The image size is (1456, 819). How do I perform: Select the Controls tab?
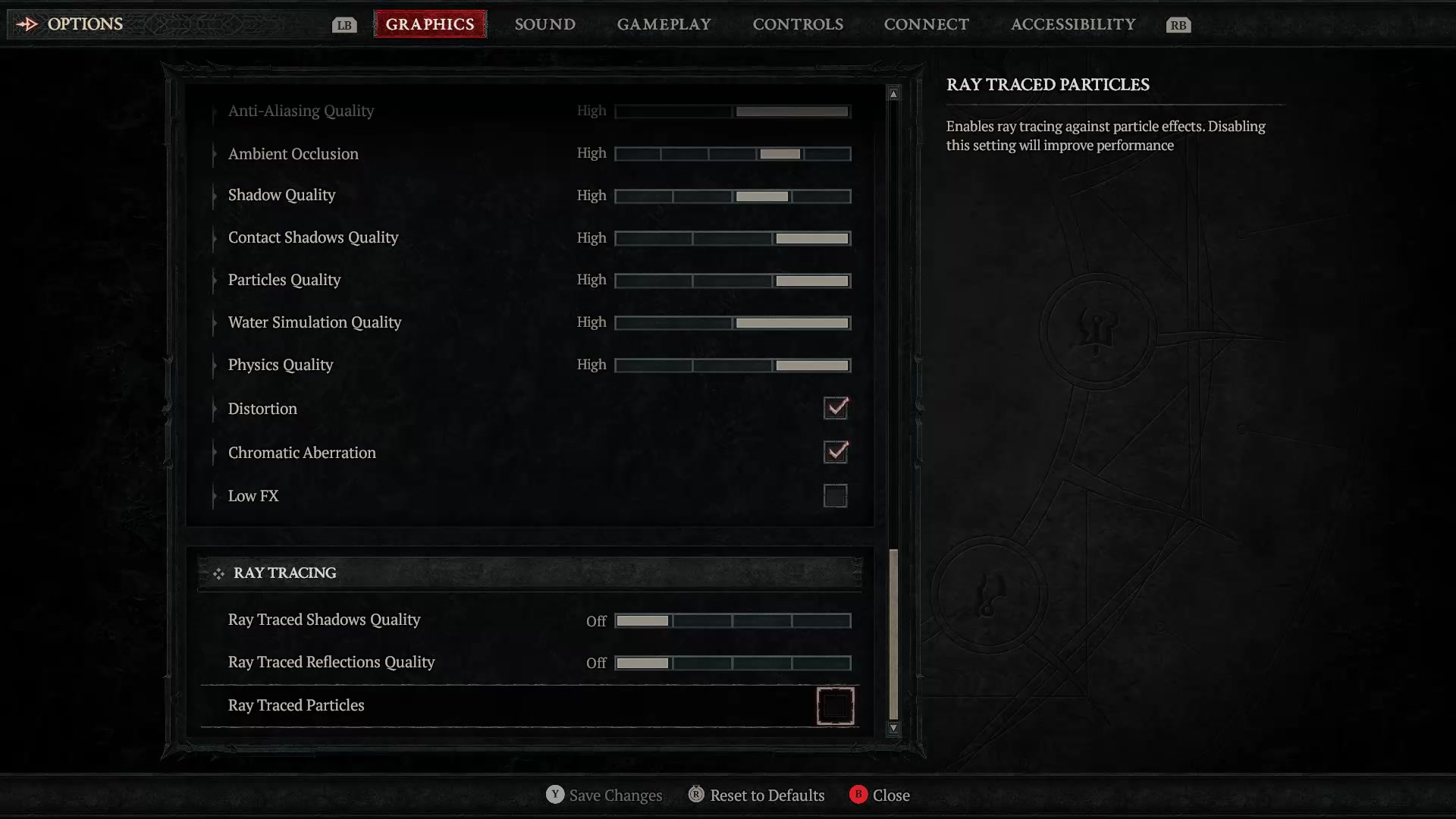797,24
